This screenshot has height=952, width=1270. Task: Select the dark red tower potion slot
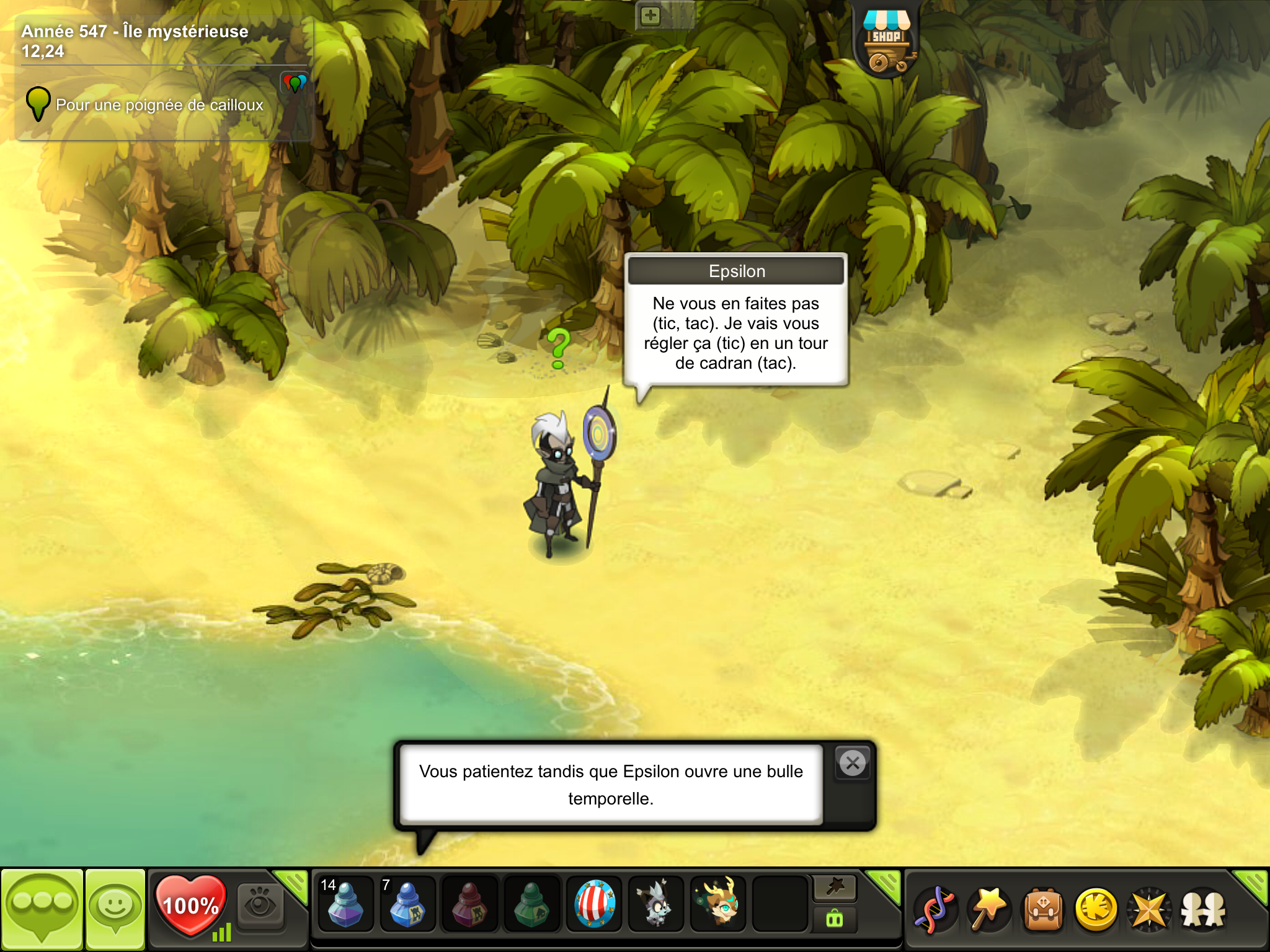coord(469,905)
